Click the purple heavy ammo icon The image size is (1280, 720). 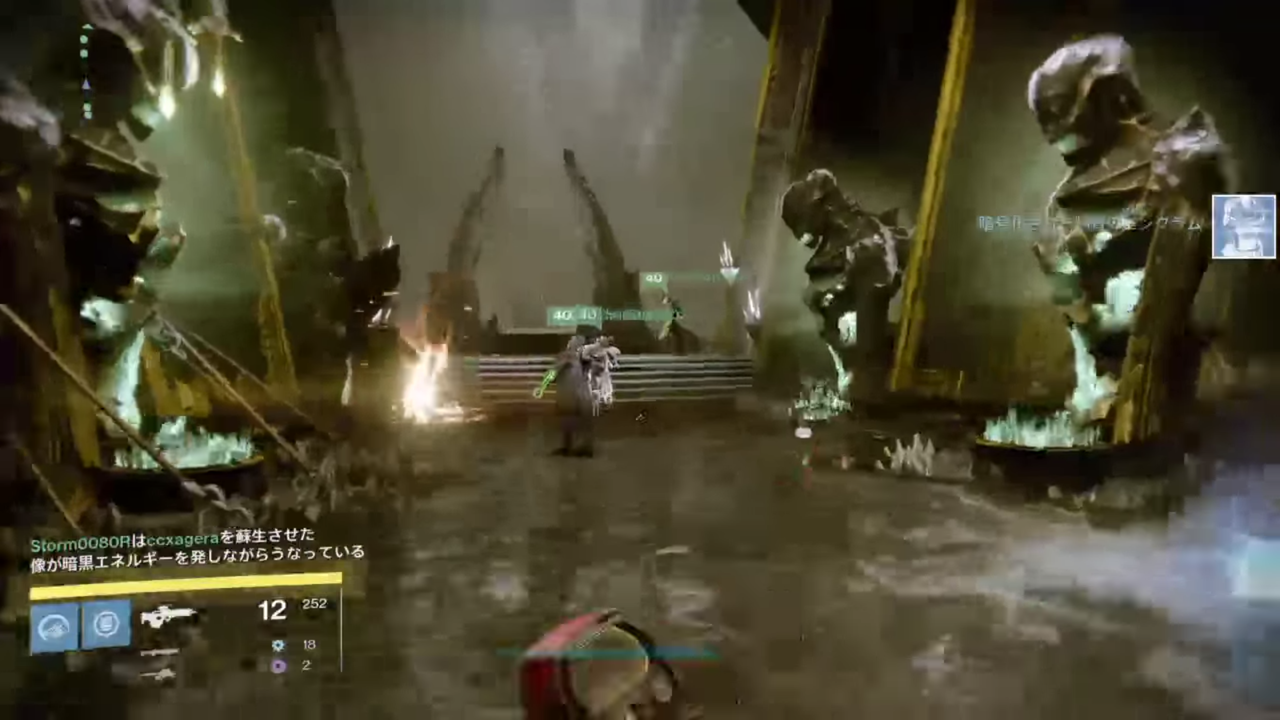coord(277,666)
